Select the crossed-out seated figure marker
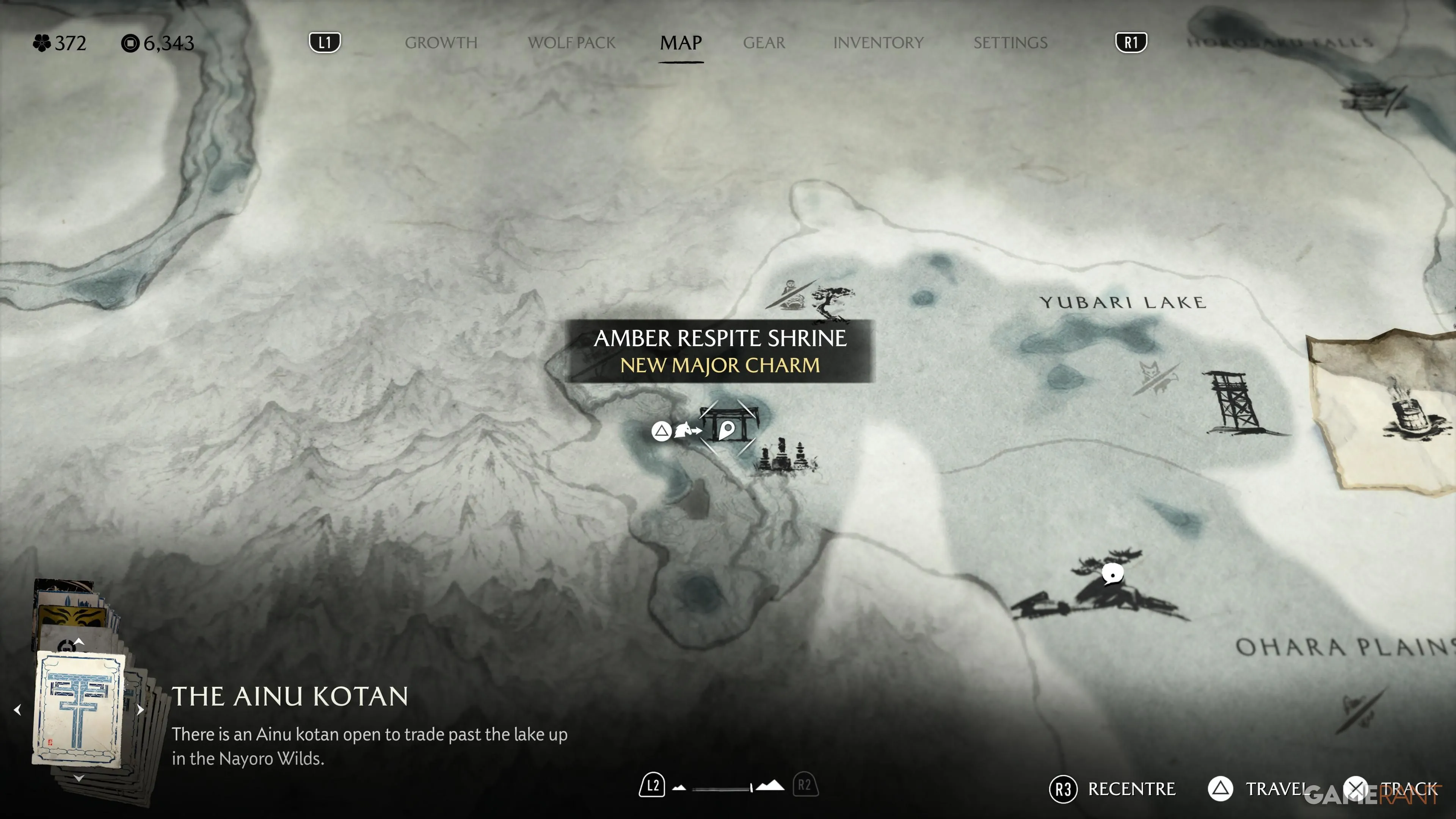This screenshot has height=819, width=1456. [791, 294]
